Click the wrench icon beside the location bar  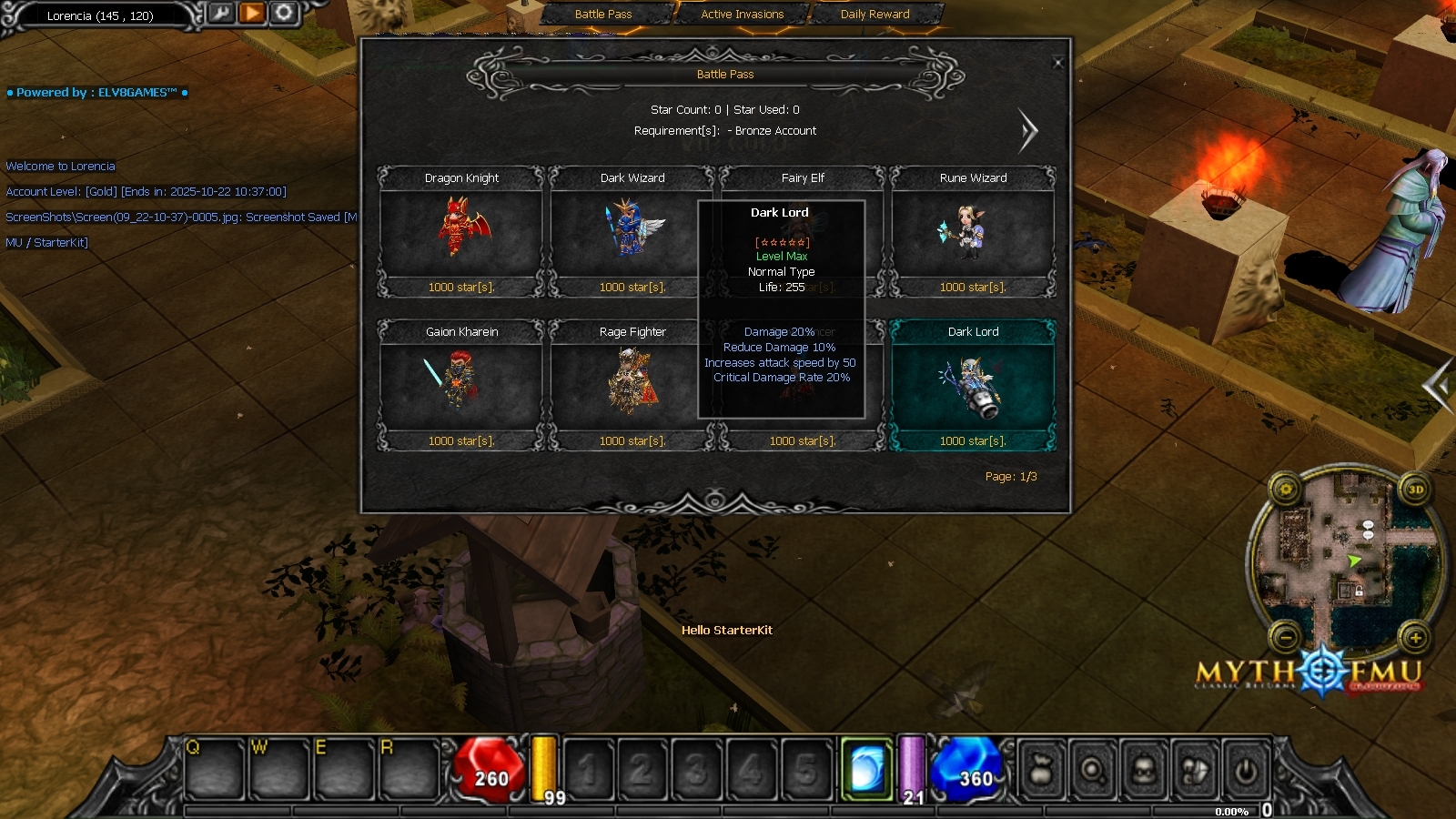[221, 13]
